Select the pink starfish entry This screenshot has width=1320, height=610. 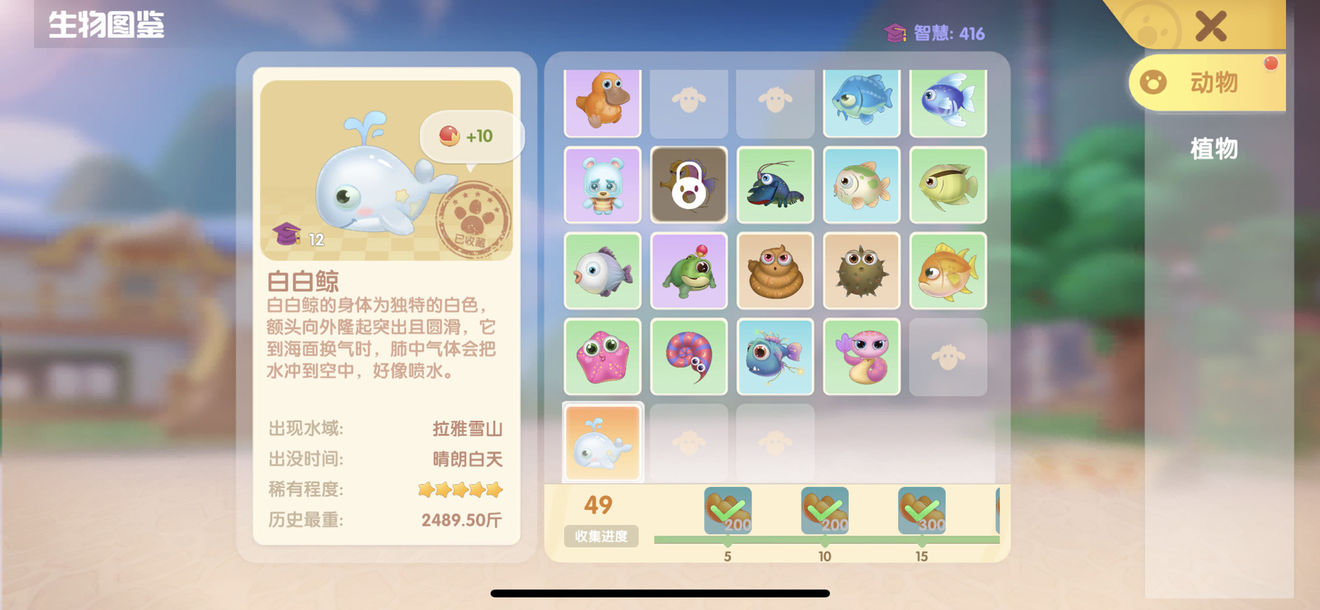coord(603,357)
